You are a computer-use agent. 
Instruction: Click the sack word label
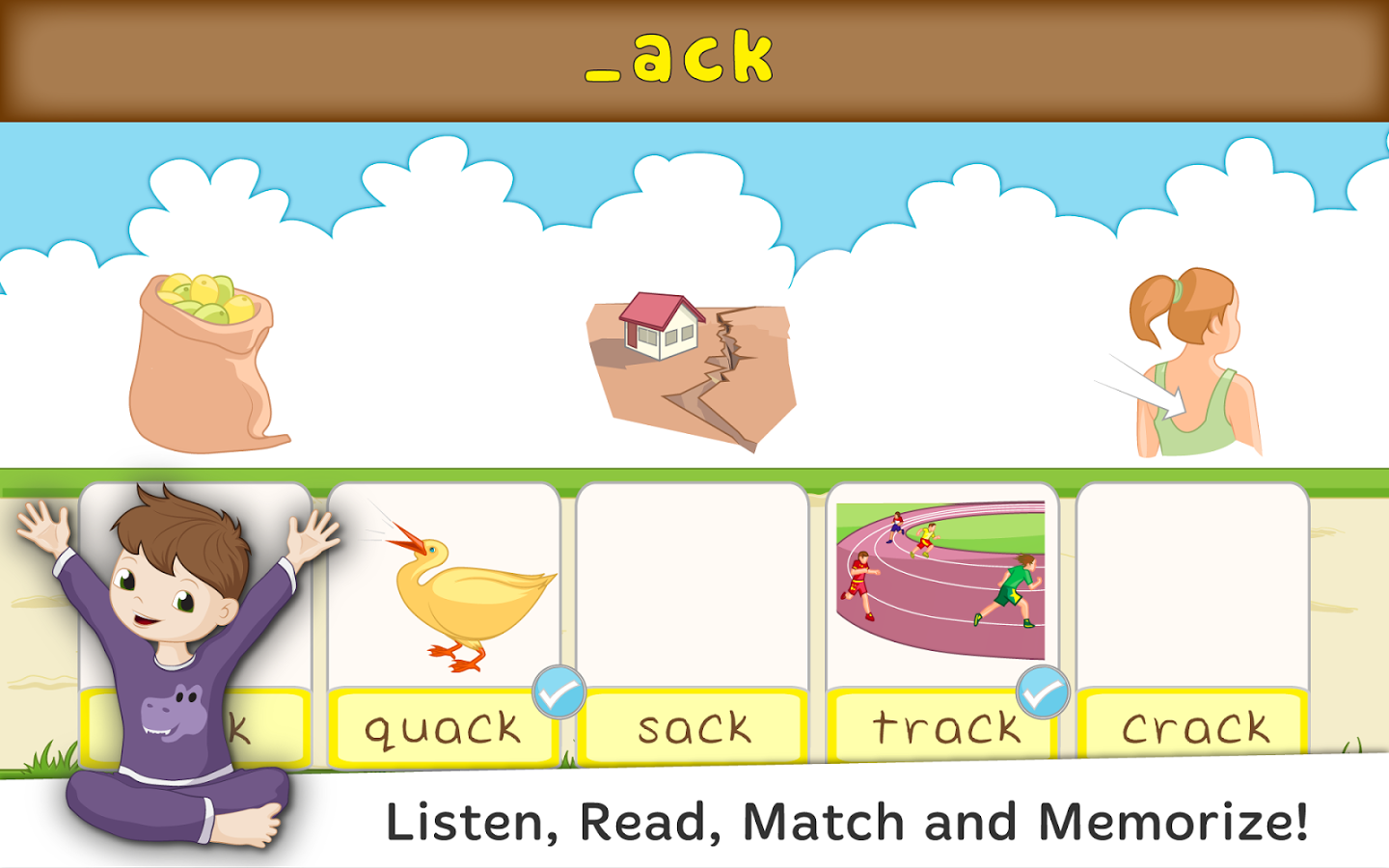coord(694,728)
